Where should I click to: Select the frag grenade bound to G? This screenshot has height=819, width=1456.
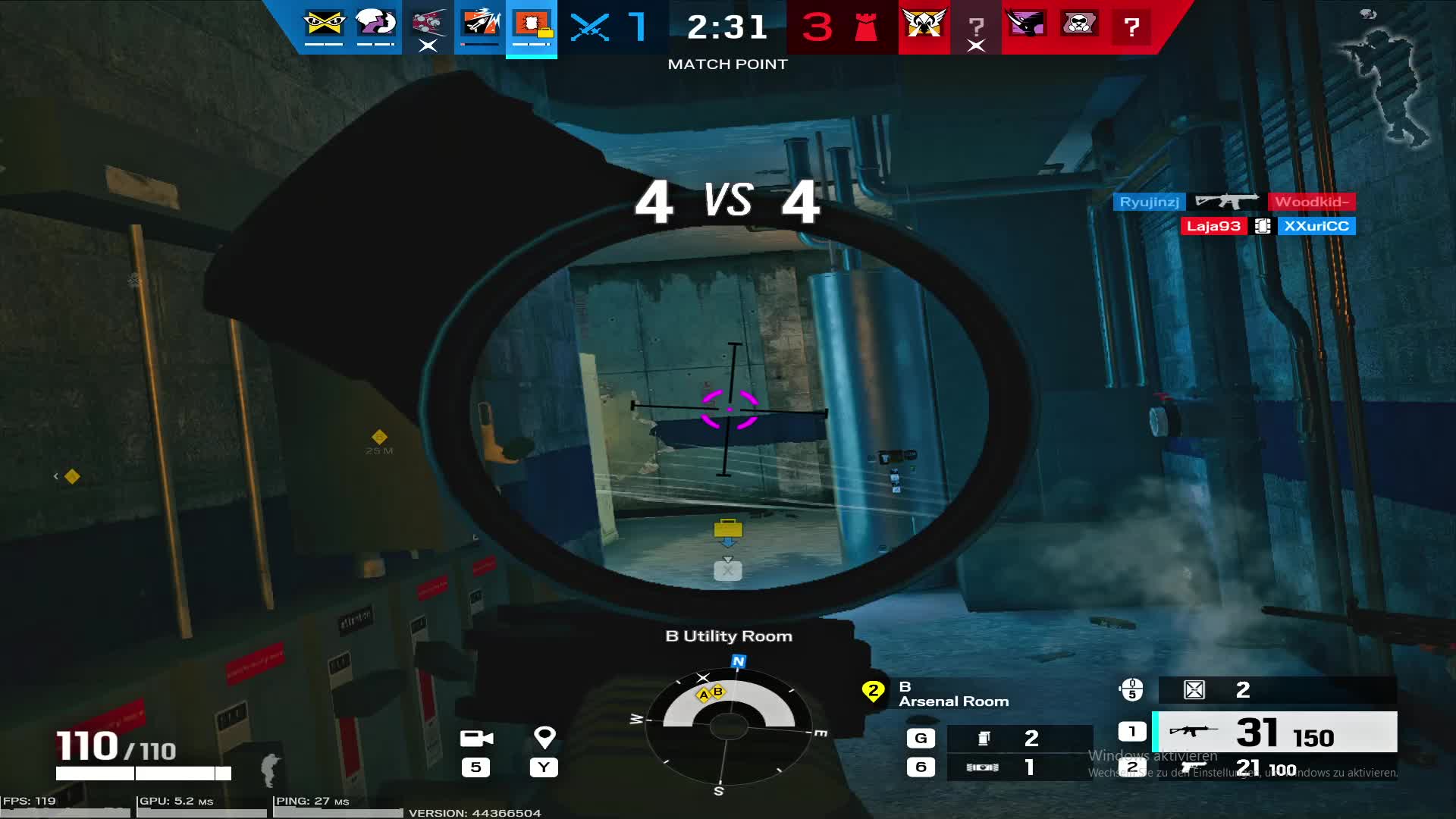click(x=986, y=737)
